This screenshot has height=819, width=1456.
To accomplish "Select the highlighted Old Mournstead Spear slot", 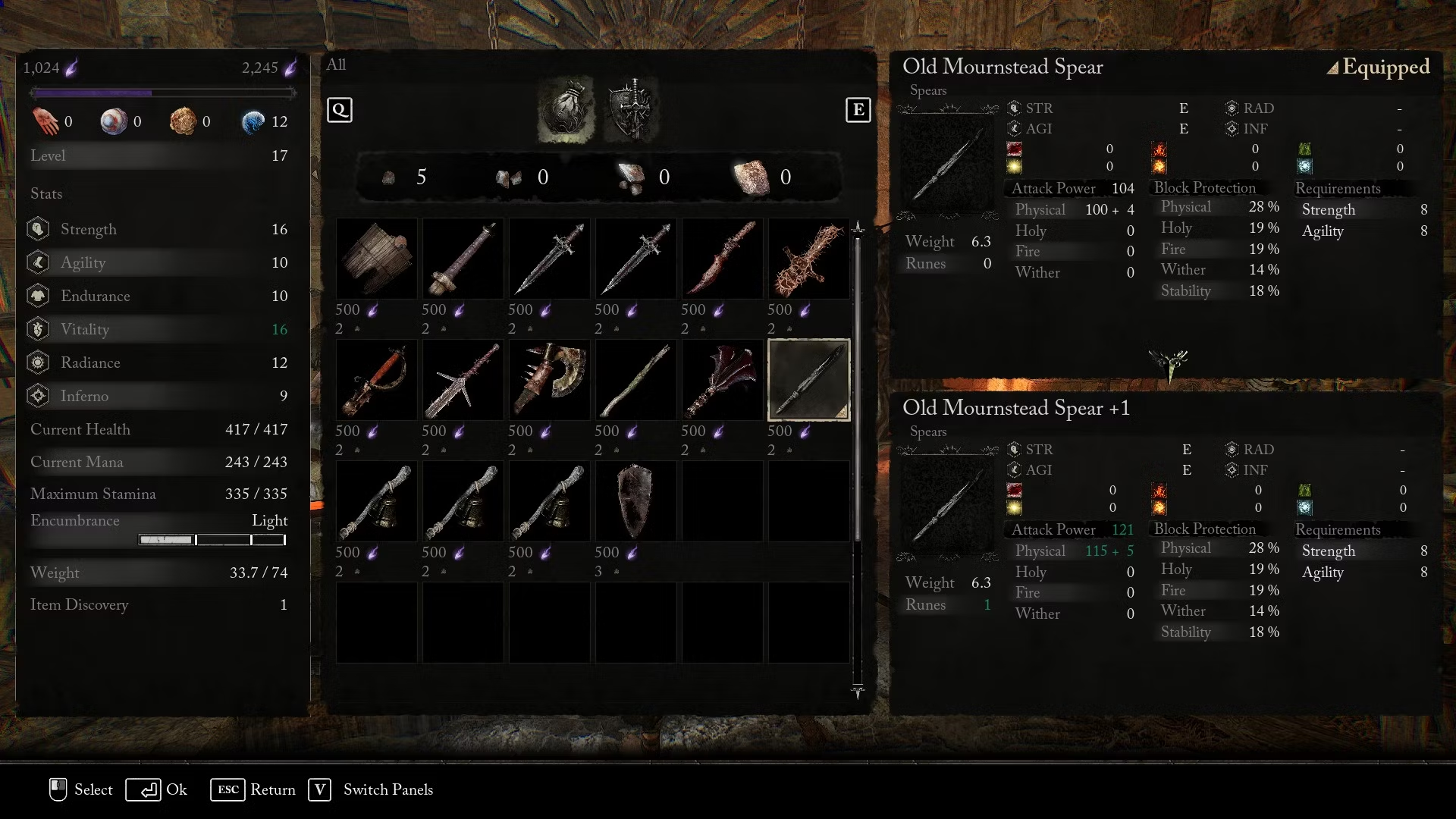I will pos(808,380).
